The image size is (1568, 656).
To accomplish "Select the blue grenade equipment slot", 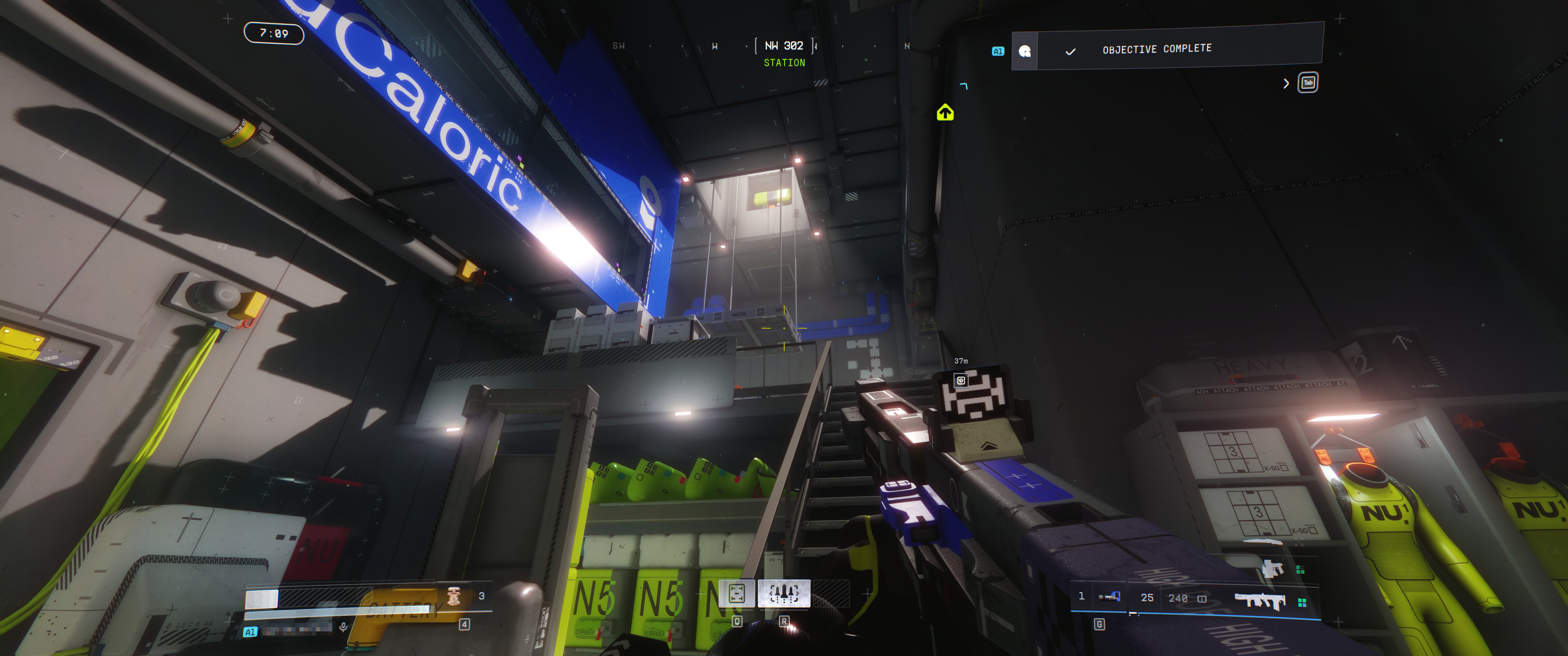I will 1109,597.
